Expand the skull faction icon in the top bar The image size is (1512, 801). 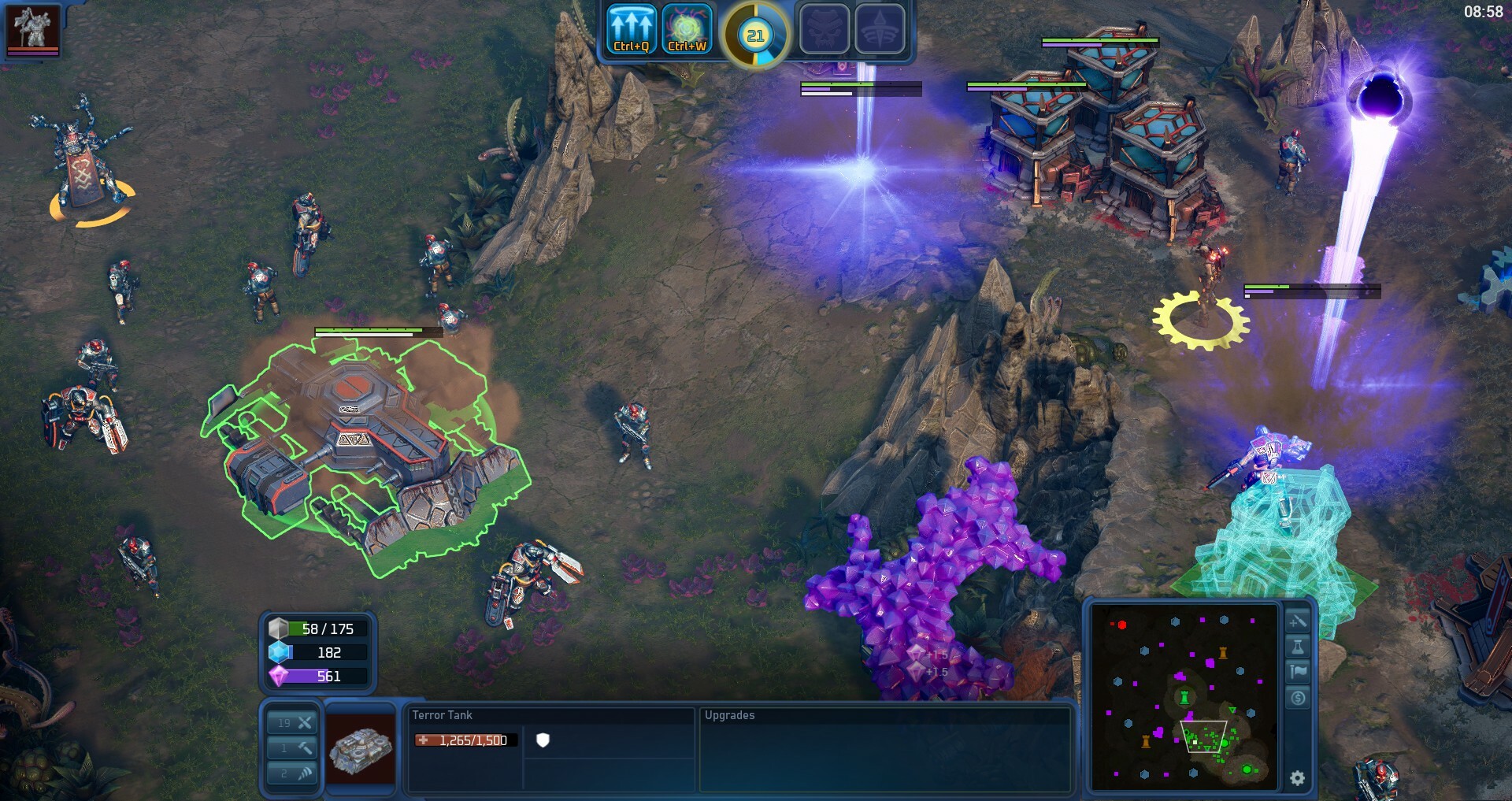825,32
